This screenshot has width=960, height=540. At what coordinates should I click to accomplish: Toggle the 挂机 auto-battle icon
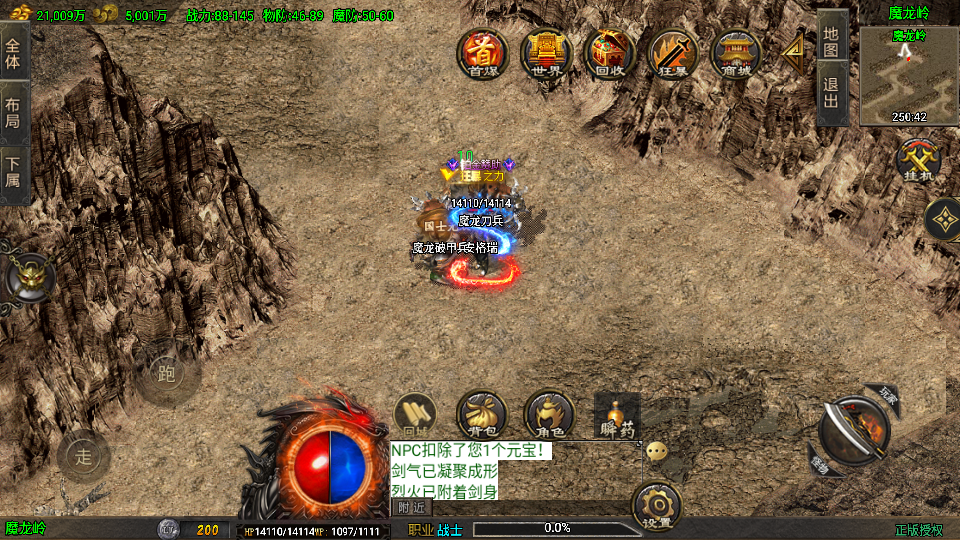[x=917, y=162]
